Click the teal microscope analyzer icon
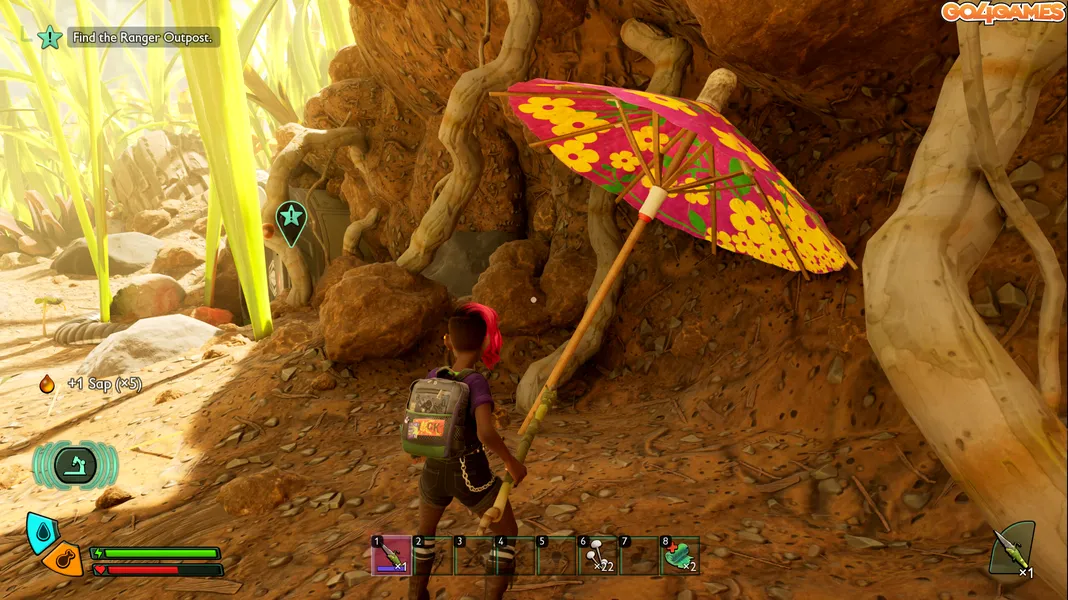The image size is (1068, 600). point(75,465)
